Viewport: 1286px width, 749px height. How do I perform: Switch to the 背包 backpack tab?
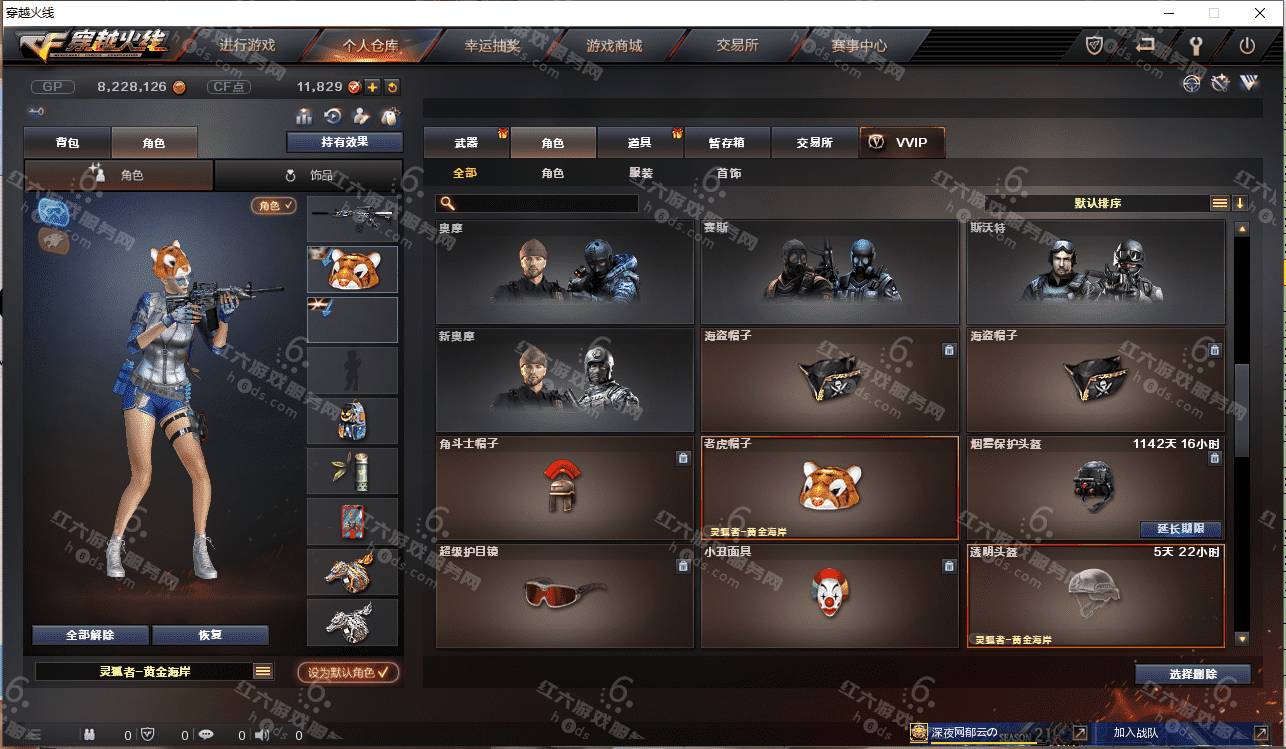pyautogui.click(x=68, y=143)
